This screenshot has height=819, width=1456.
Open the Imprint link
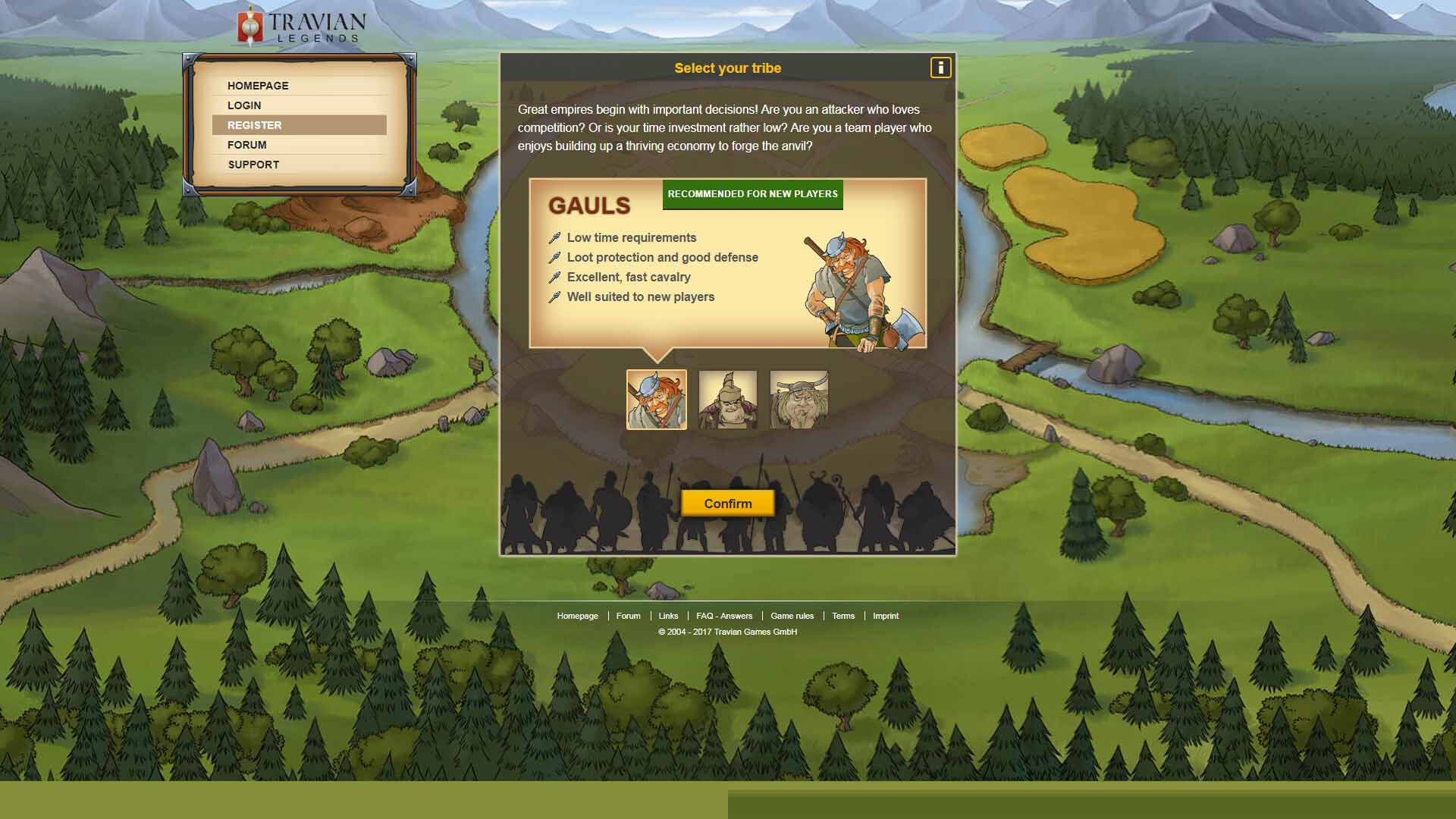pos(886,616)
